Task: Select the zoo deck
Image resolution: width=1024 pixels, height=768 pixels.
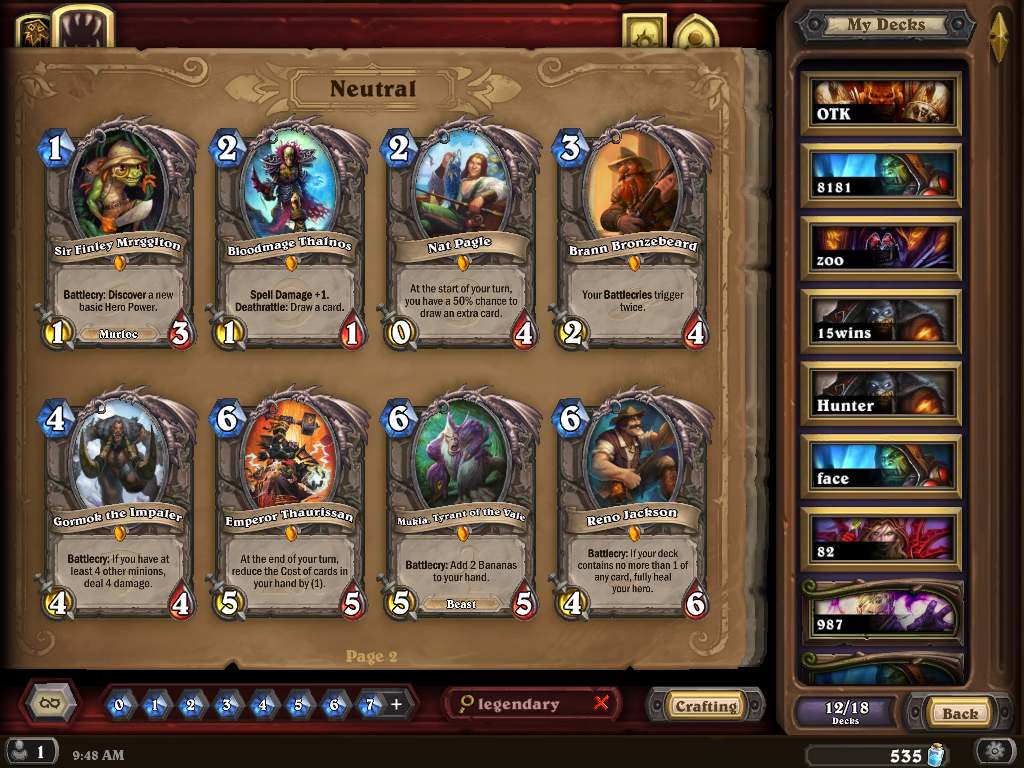Action: [881, 248]
